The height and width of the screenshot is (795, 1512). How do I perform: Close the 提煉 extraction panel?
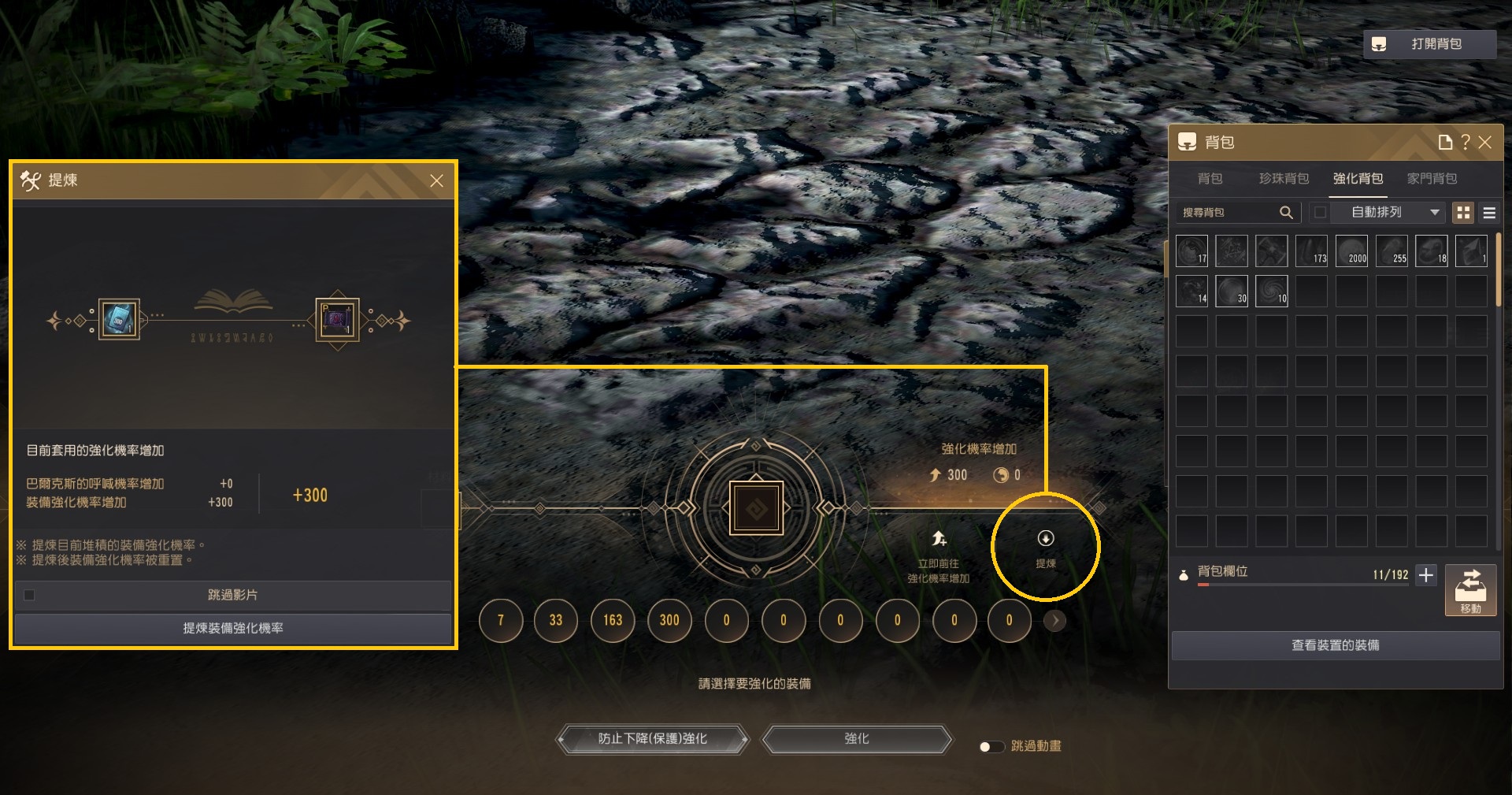tap(436, 180)
